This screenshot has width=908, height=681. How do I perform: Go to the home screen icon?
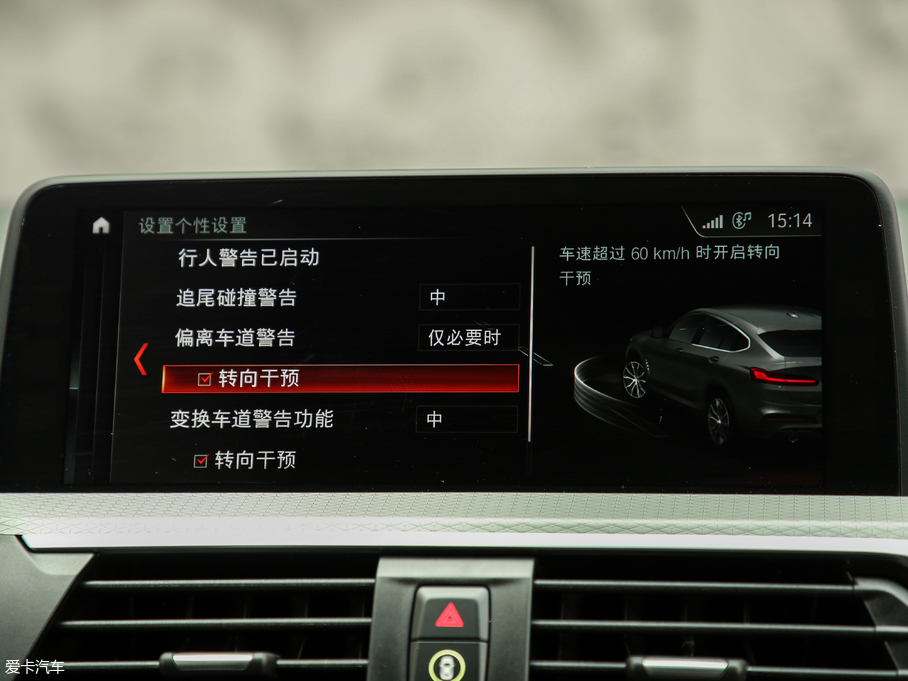tap(101, 225)
